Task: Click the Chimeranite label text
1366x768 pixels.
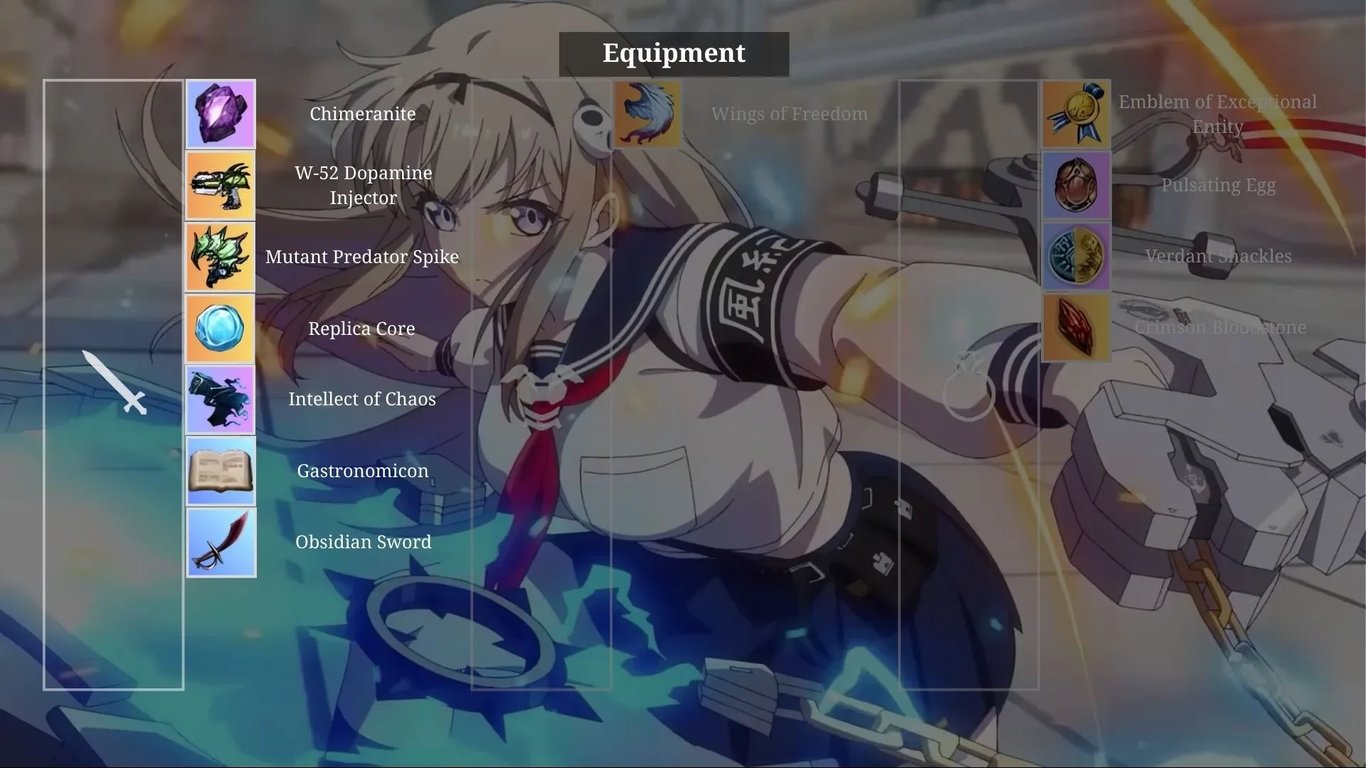Action: (x=362, y=113)
